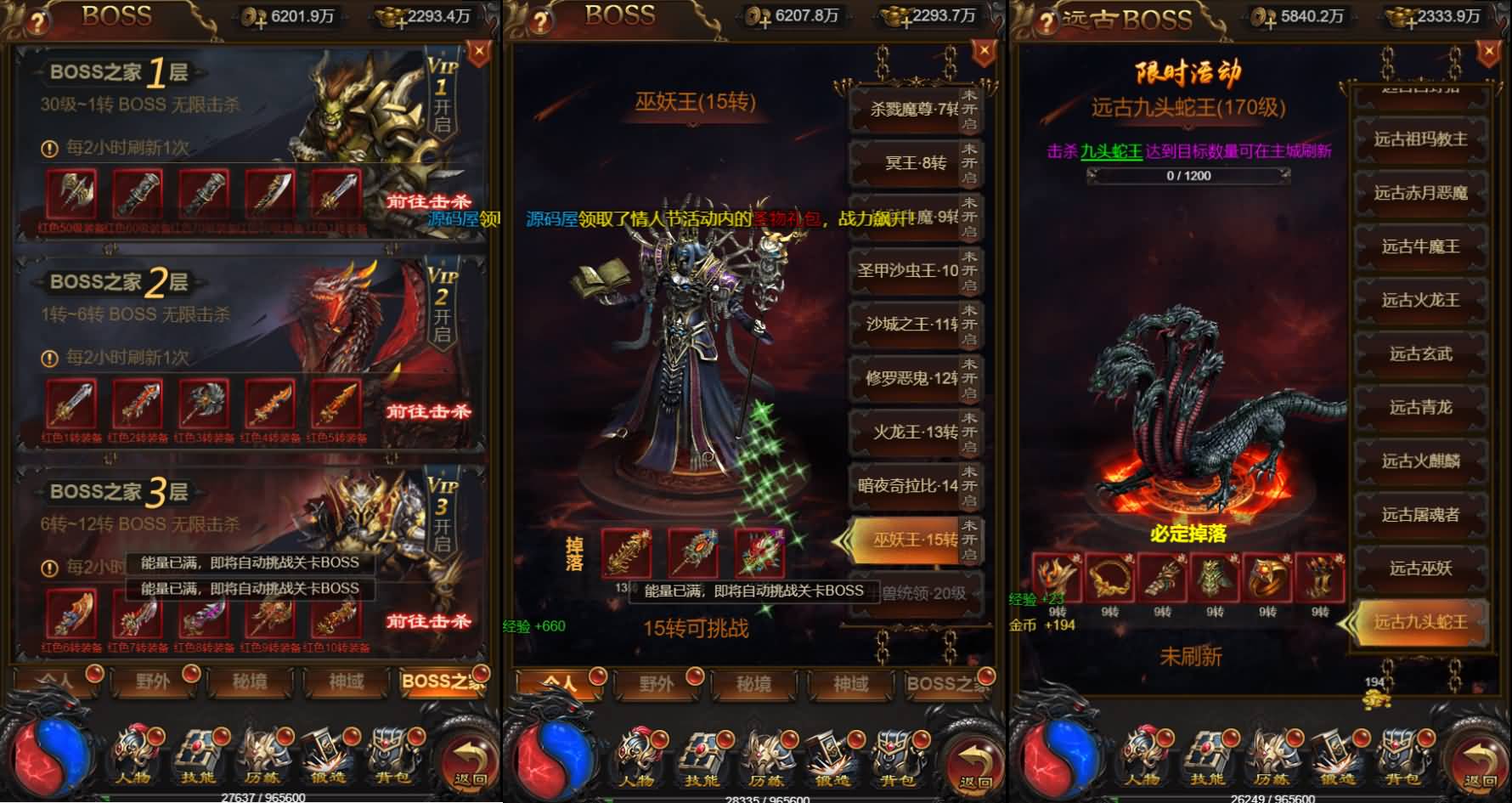Open the 远古火麒麟 boss entry

click(x=1420, y=461)
